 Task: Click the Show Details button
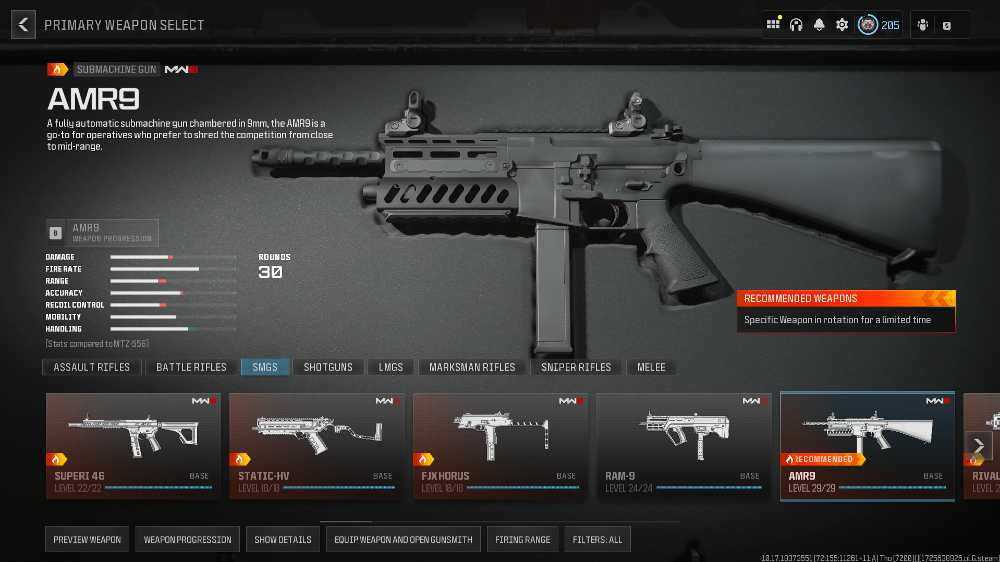[283, 540]
